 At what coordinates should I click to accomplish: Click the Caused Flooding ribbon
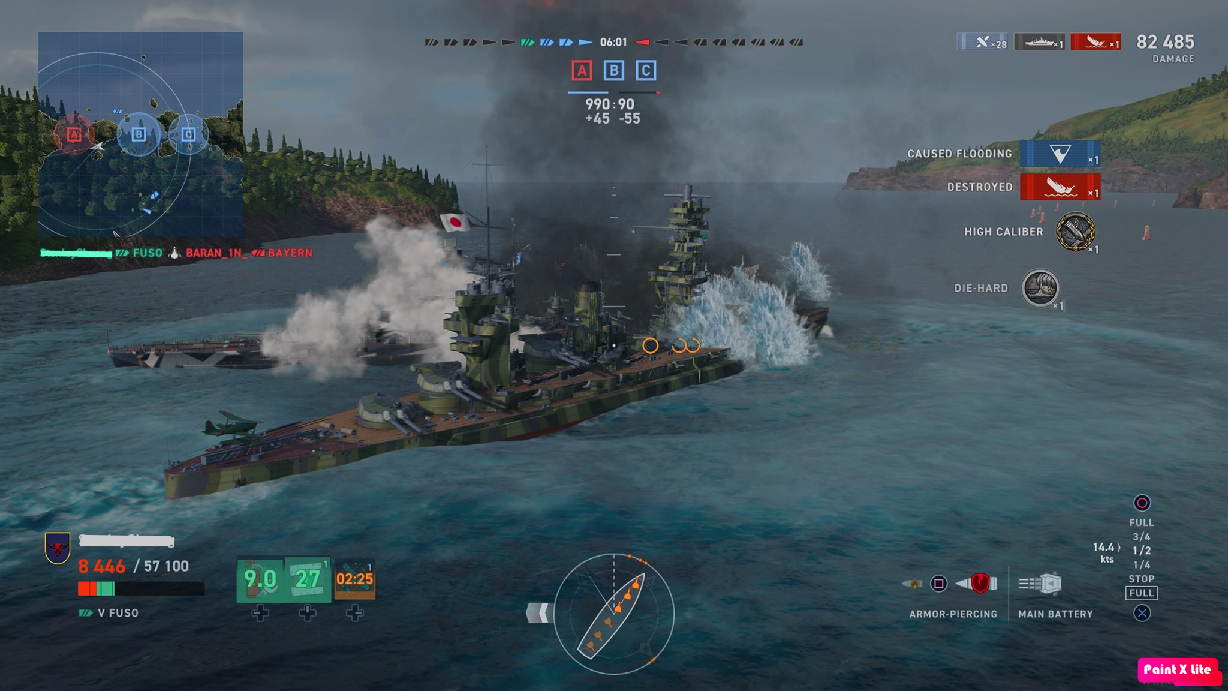(x=1060, y=154)
